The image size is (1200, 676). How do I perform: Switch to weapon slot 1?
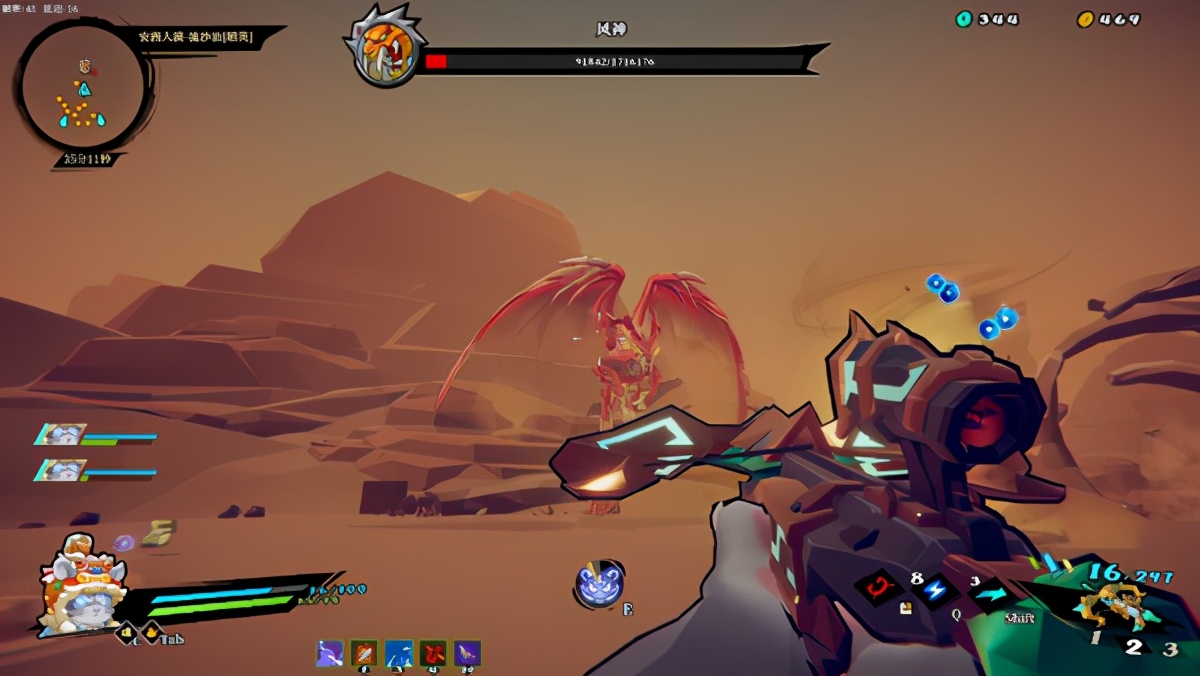click(x=1097, y=640)
